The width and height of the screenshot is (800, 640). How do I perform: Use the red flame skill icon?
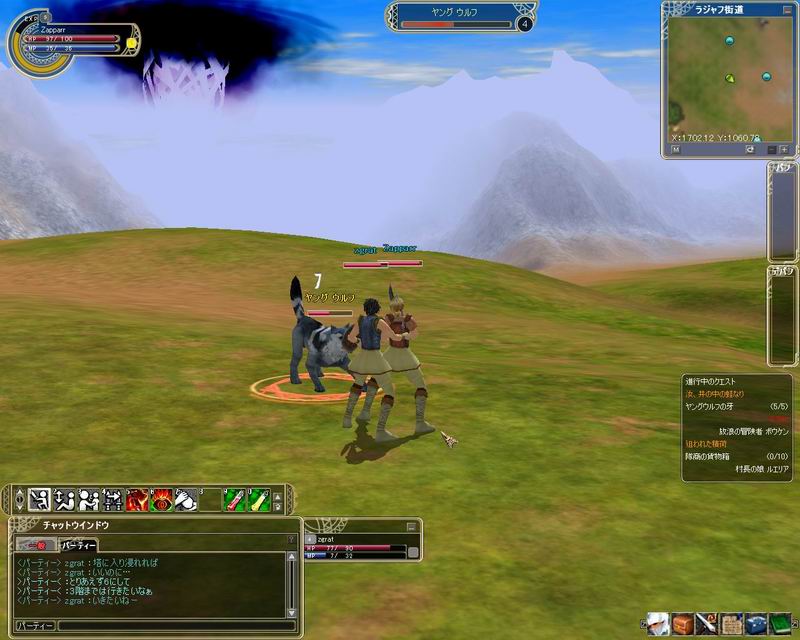(136, 498)
